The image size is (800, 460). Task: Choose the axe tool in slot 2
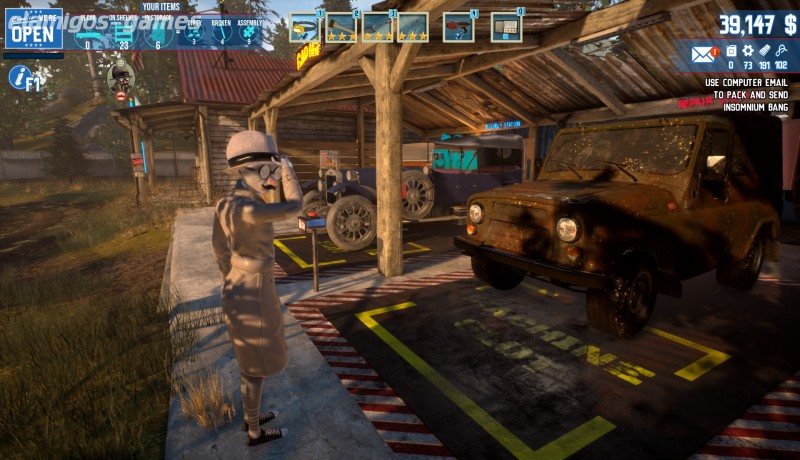[341, 27]
